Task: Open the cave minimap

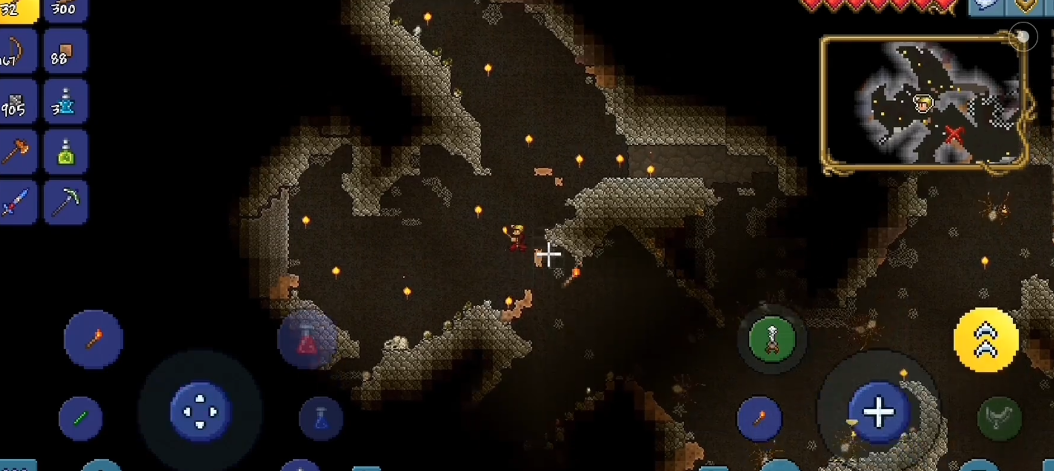Action: point(923,103)
